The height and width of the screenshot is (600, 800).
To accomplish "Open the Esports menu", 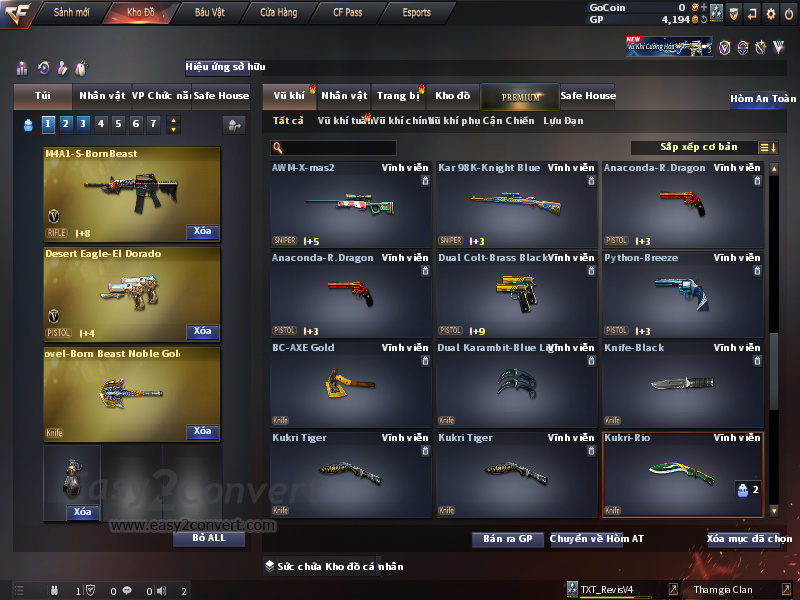I will pyautogui.click(x=417, y=13).
